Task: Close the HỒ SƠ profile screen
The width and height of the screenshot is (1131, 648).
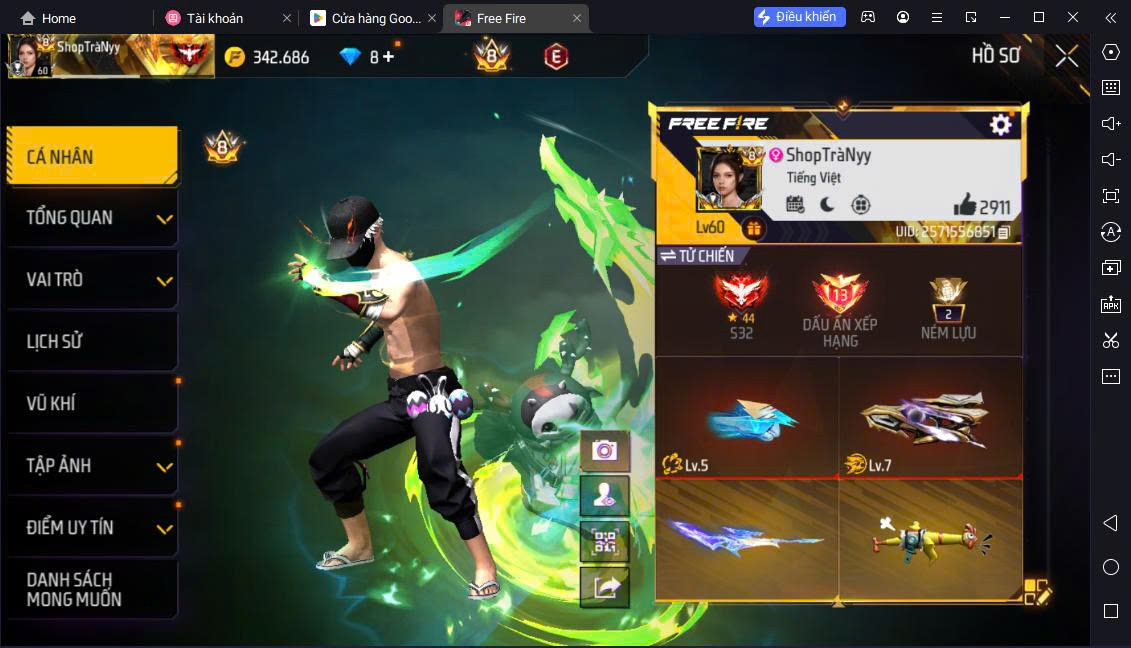Action: coord(1067,56)
